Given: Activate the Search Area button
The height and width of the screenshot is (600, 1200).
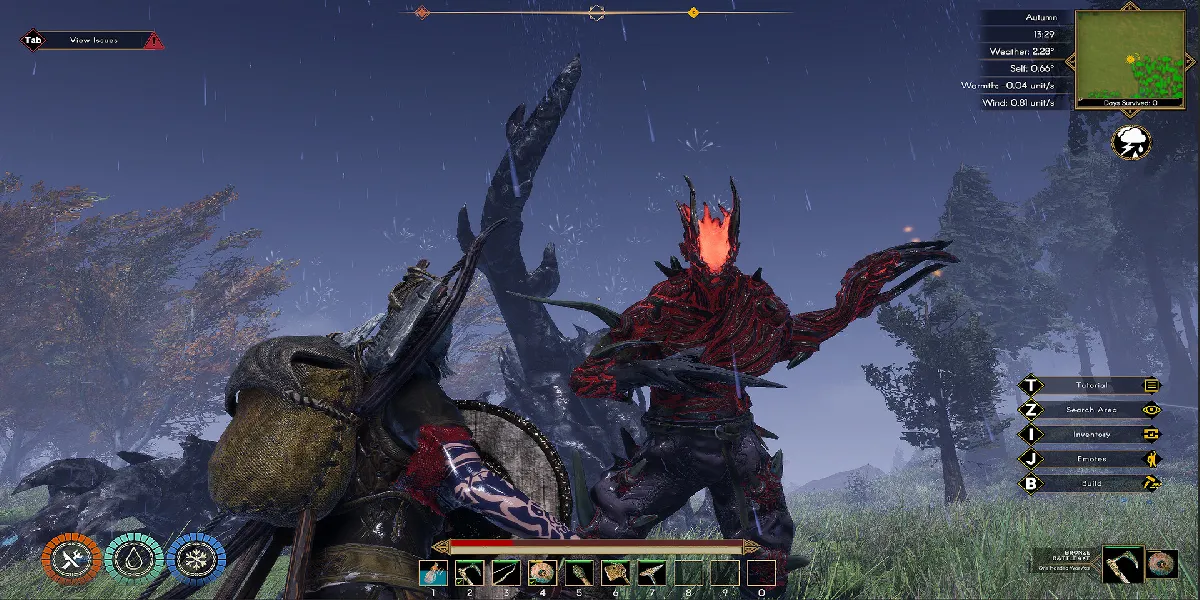Looking at the screenshot, I should [1090, 409].
